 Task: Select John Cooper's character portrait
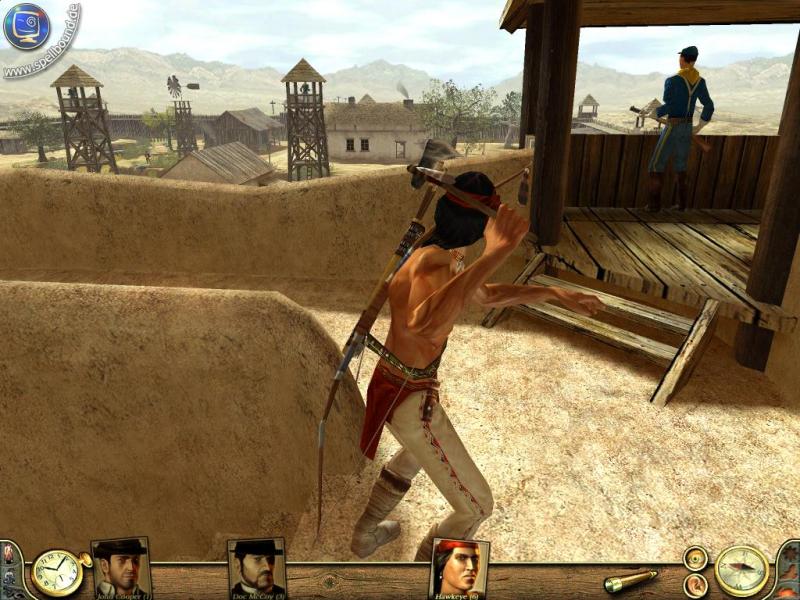121,568
